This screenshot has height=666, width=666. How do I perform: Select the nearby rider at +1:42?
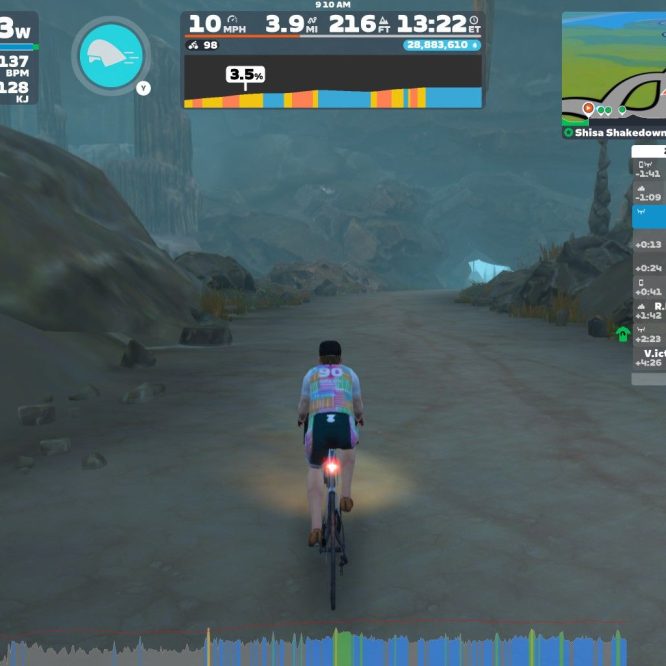(649, 311)
